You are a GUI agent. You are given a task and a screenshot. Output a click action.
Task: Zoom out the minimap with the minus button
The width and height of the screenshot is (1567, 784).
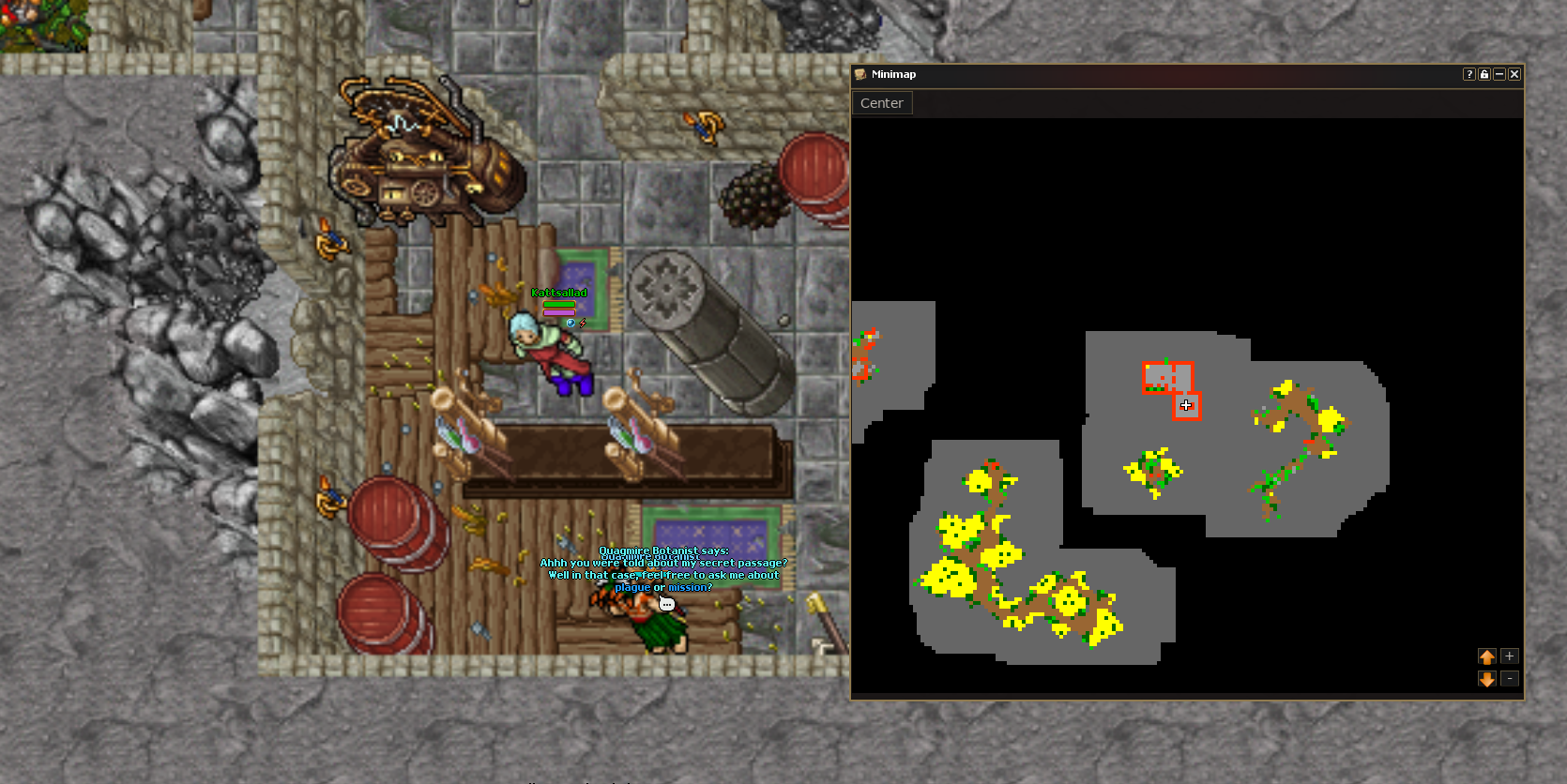coord(1509,679)
